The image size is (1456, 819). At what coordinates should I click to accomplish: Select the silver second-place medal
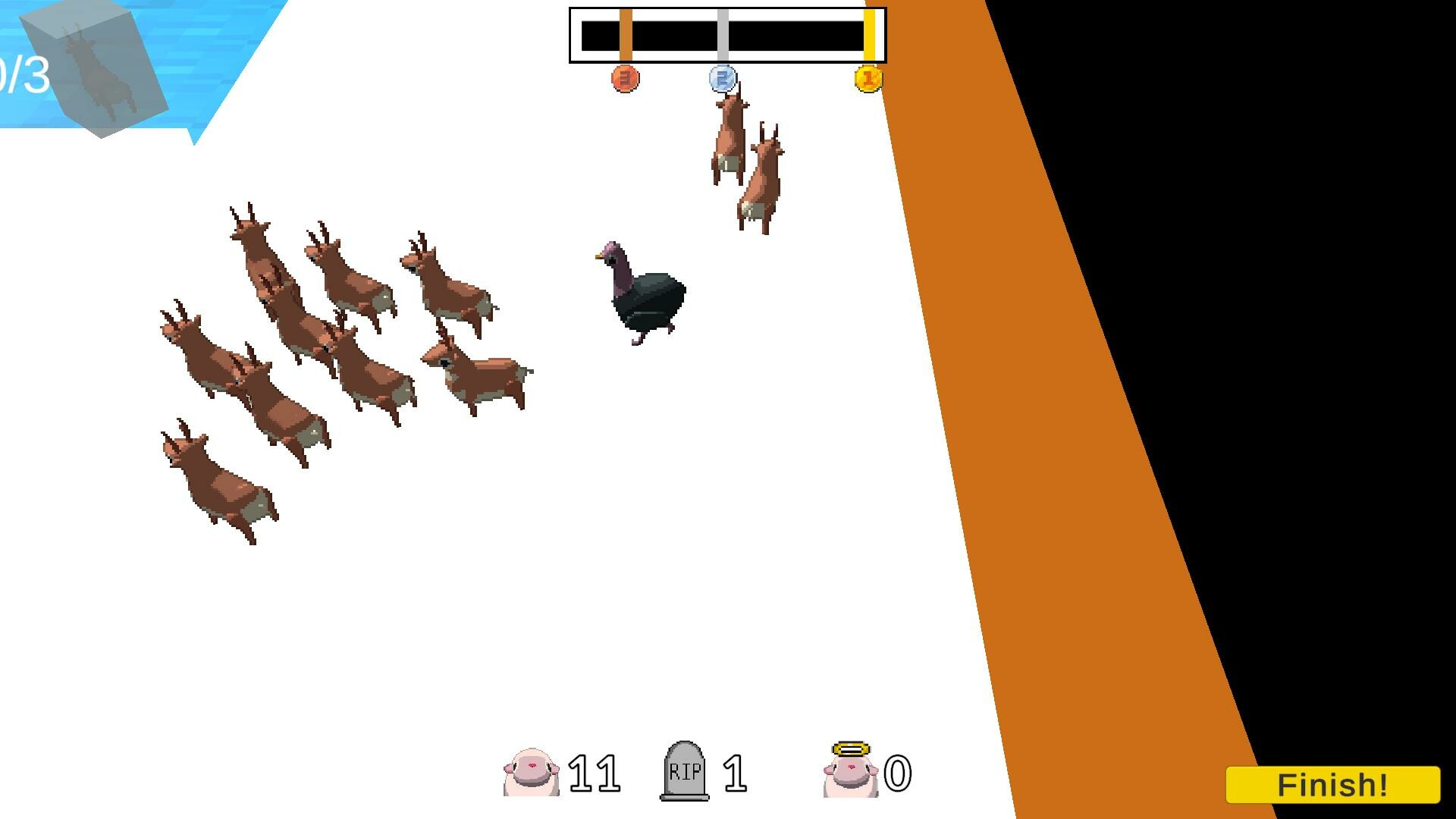coord(723,79)
